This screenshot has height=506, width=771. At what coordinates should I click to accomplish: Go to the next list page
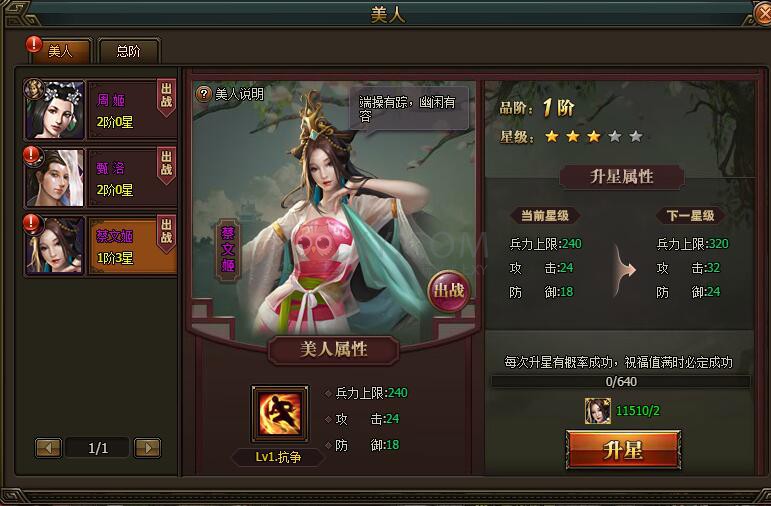[147, 448]
